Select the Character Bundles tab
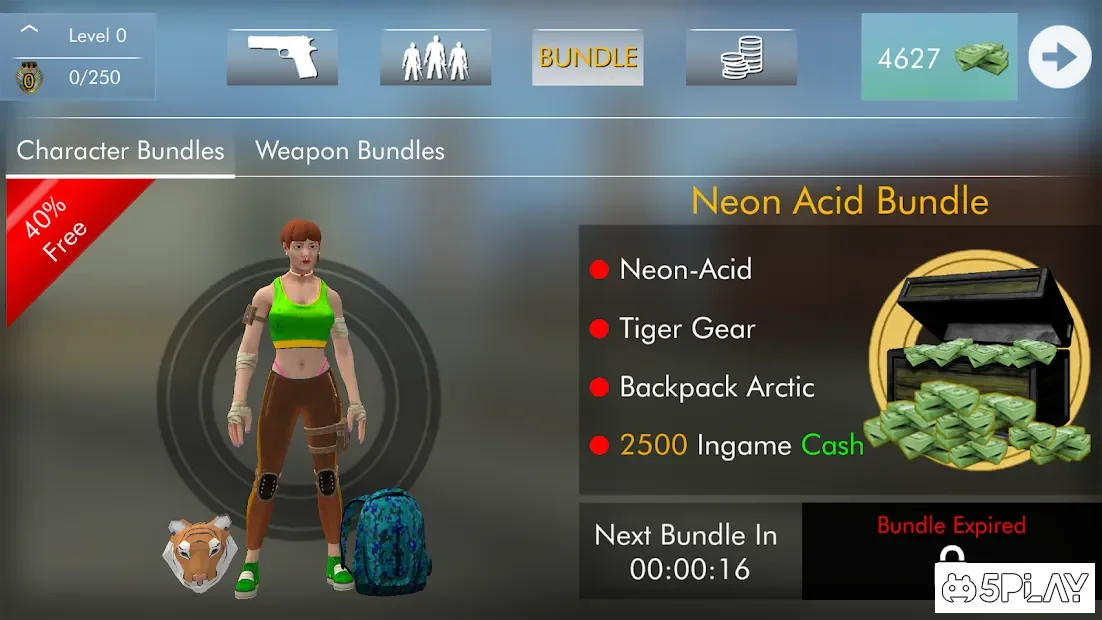The width and height of the screenshot is (1102, 620). pos(121,151)
